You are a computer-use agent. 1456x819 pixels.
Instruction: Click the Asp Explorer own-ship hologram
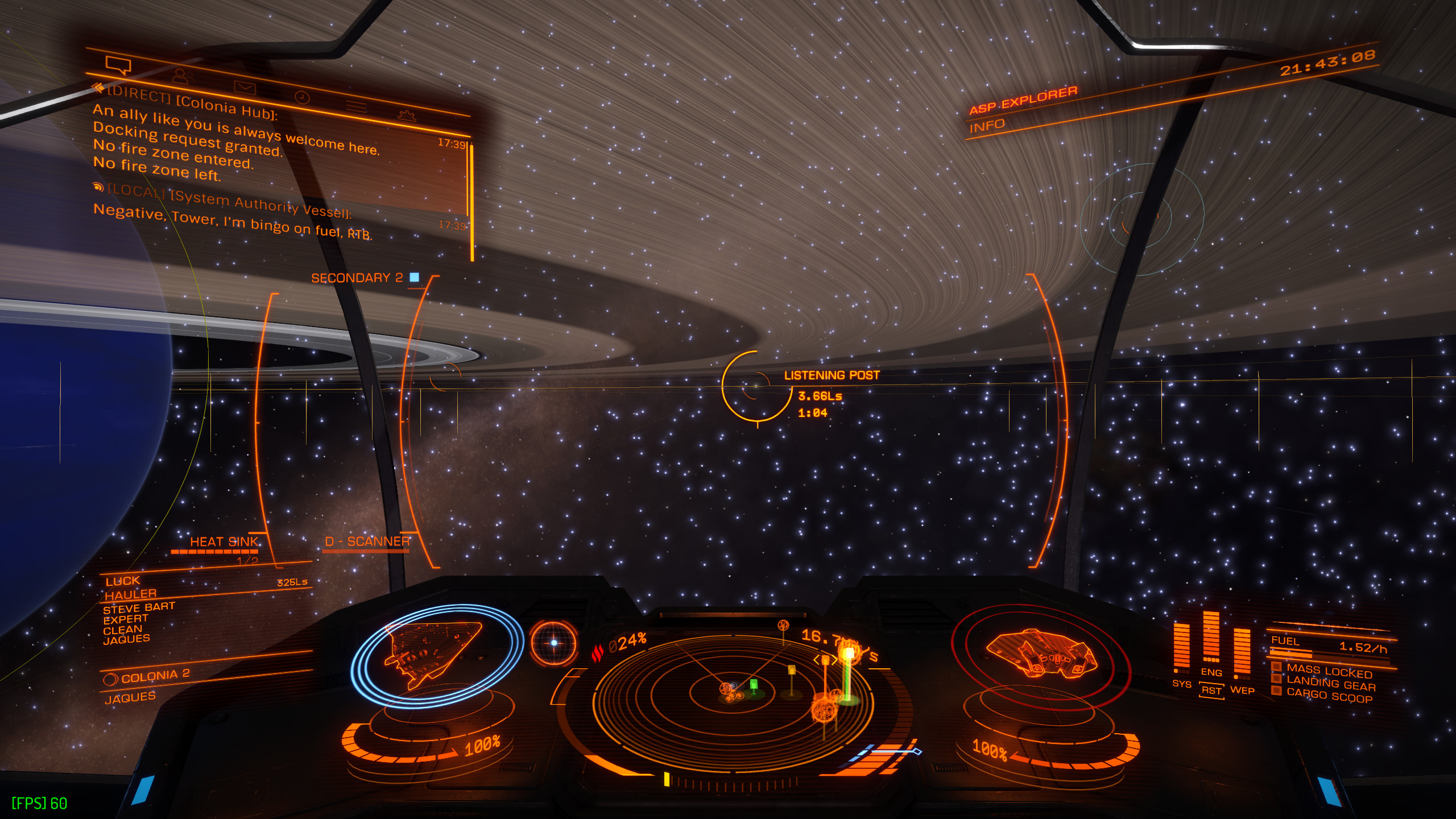pyautogui.click(x=1041, y=654)
